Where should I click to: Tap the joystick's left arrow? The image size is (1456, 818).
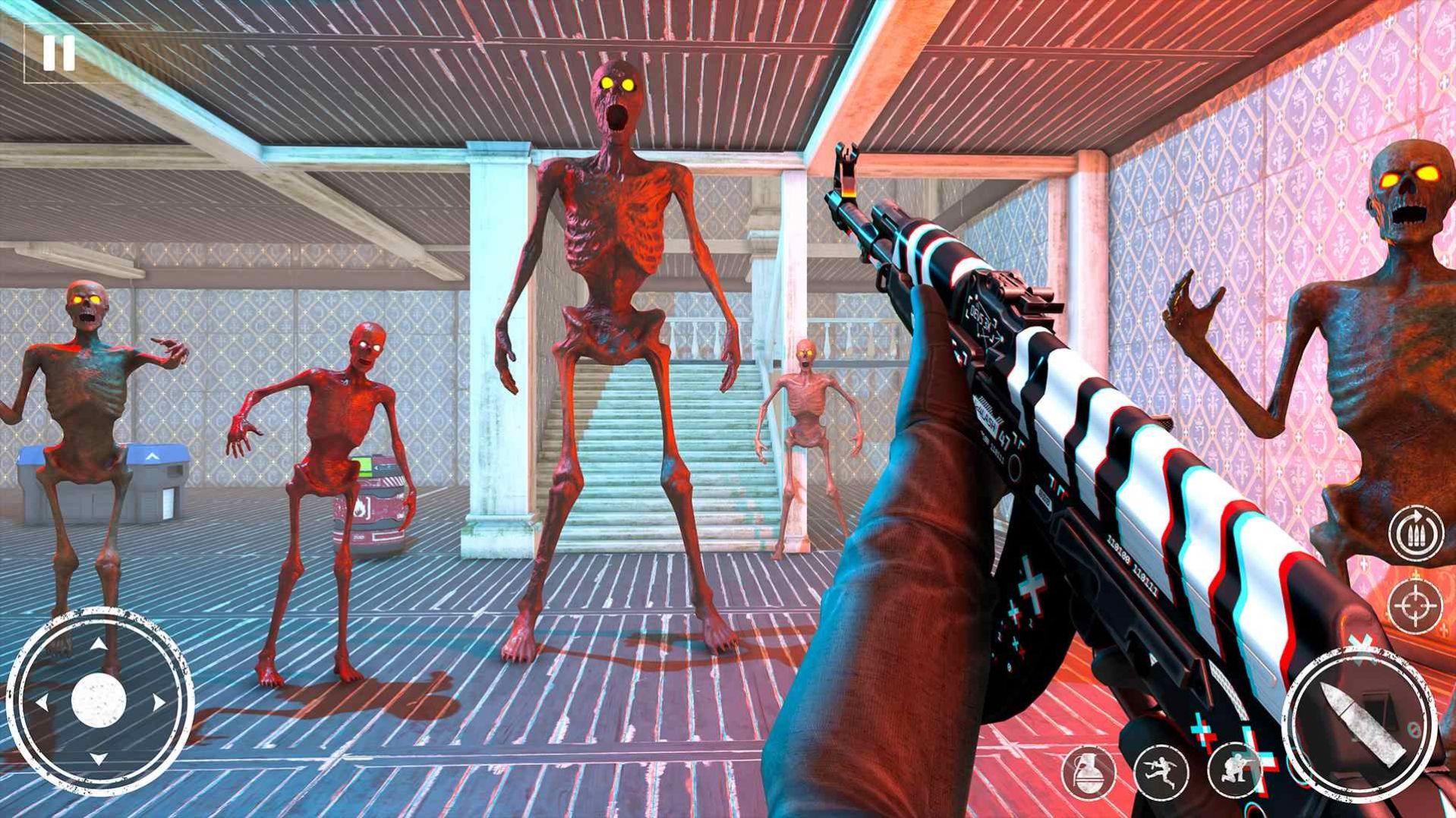tap(42, 703)
